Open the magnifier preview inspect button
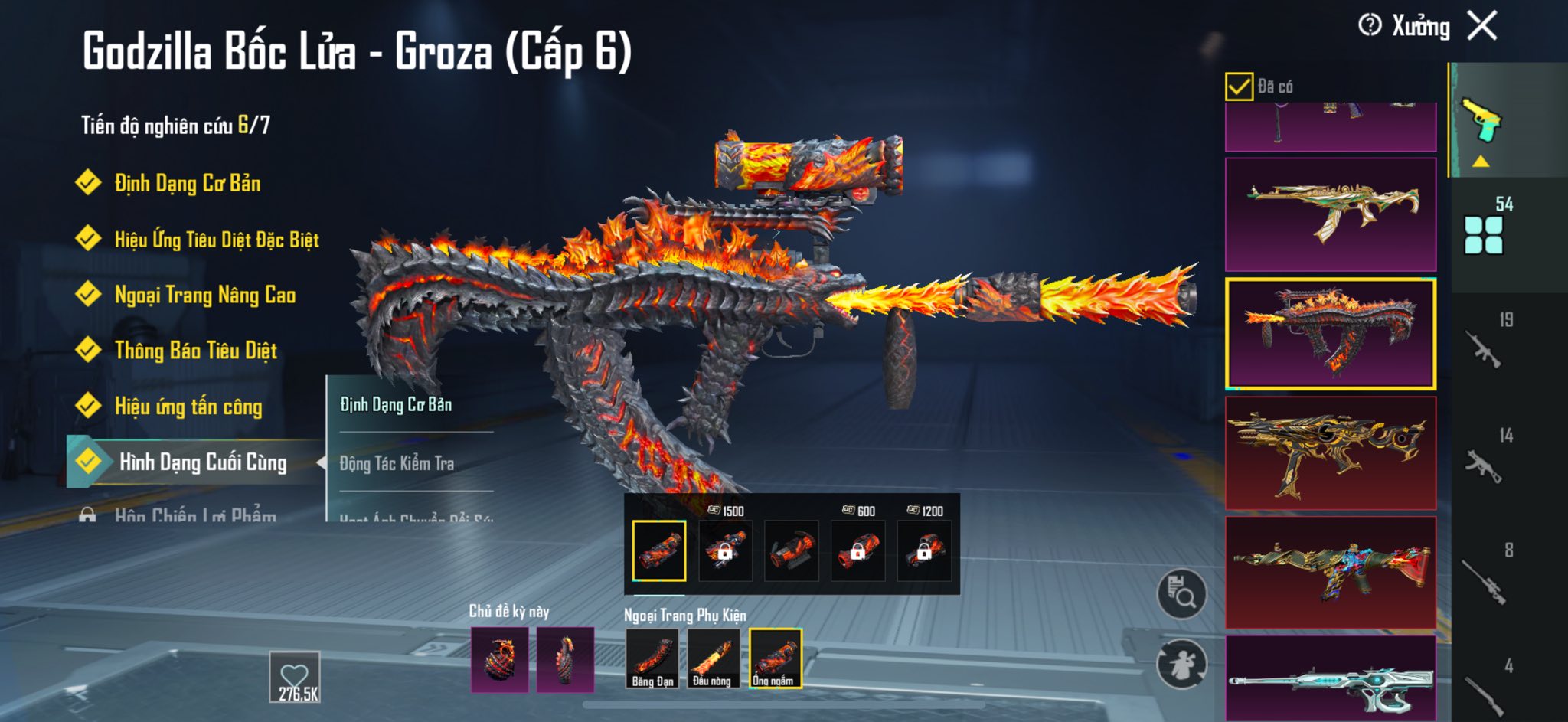Image resolution: width=1568 pixels, height=722 pixels. click(1181, 593)
